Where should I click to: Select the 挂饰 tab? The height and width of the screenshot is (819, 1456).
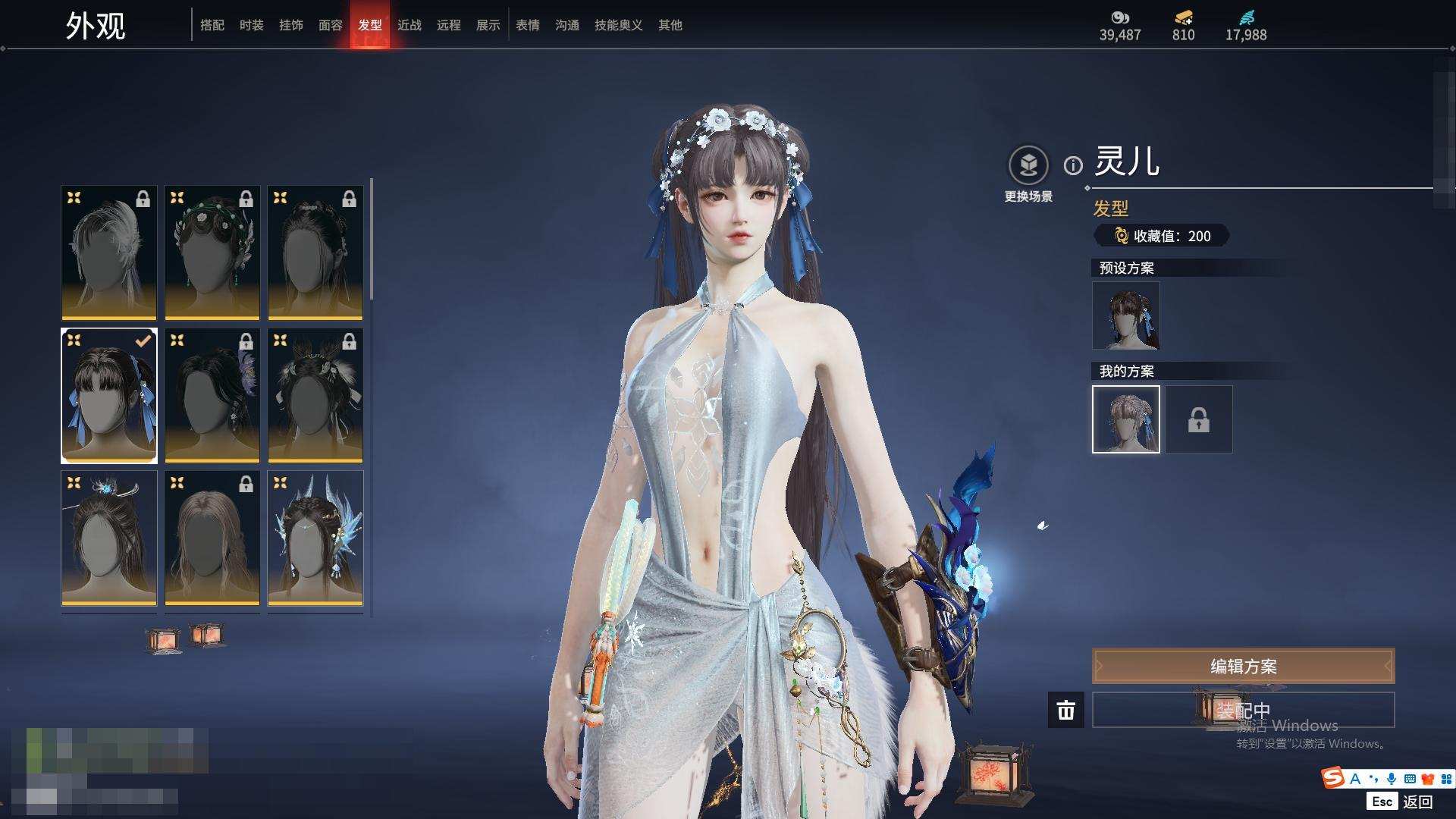tap(291, 25)
